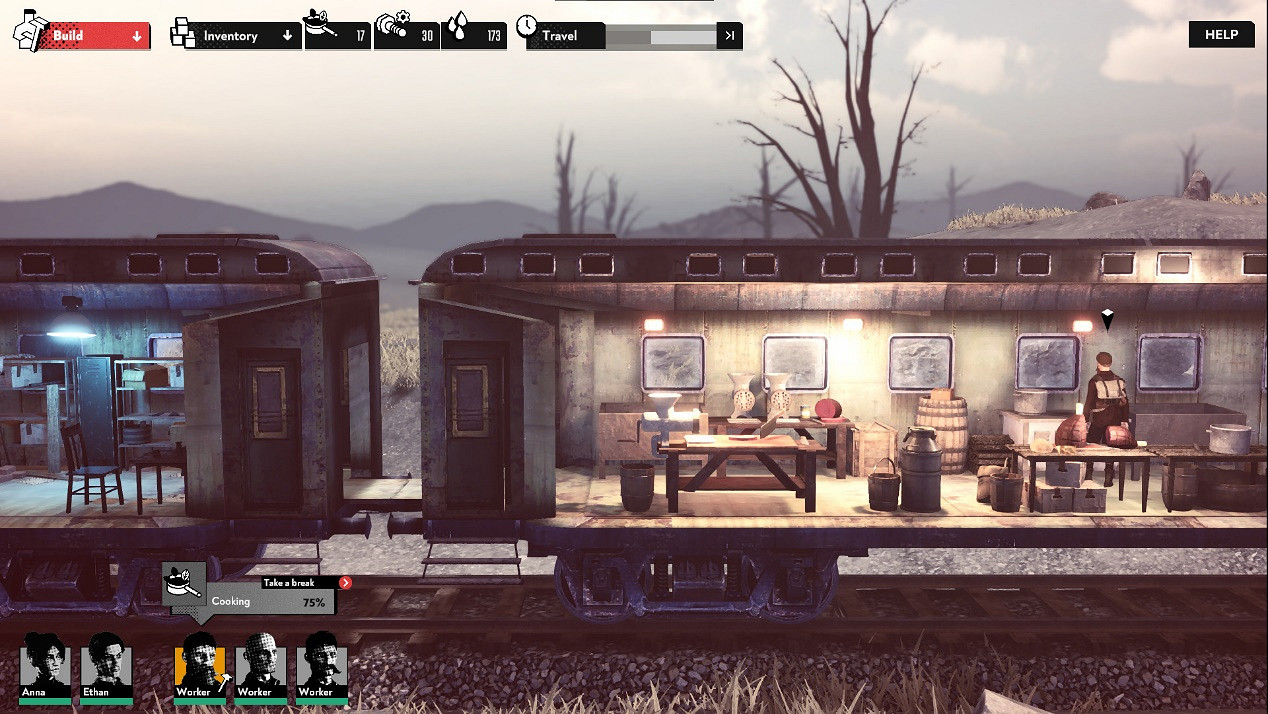Image resolution: width=1268 pixels, height=714 pixels.
Task: Open the Build dropdown menu
Action: (95, 36)
